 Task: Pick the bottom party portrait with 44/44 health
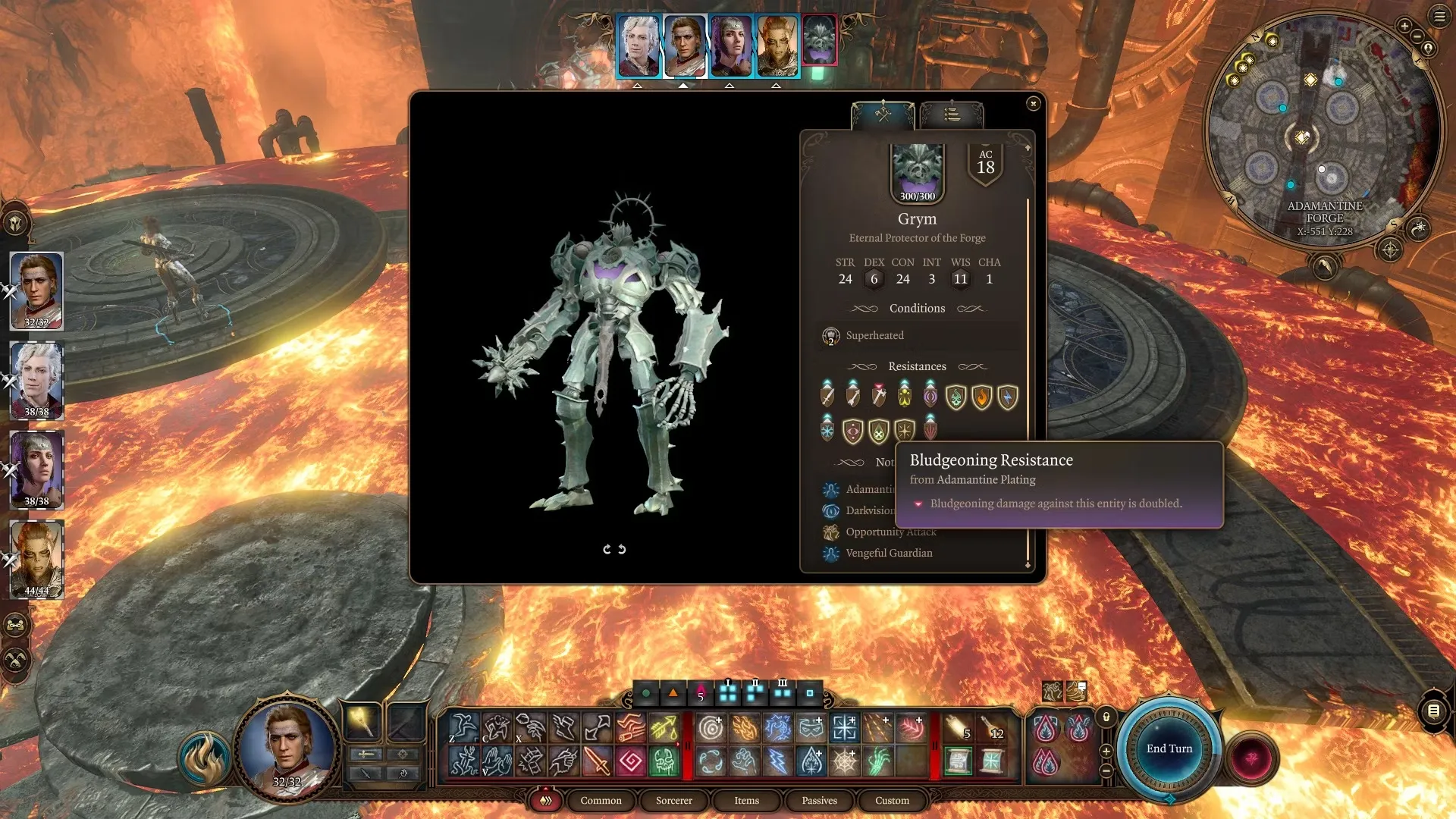(36, 560)
